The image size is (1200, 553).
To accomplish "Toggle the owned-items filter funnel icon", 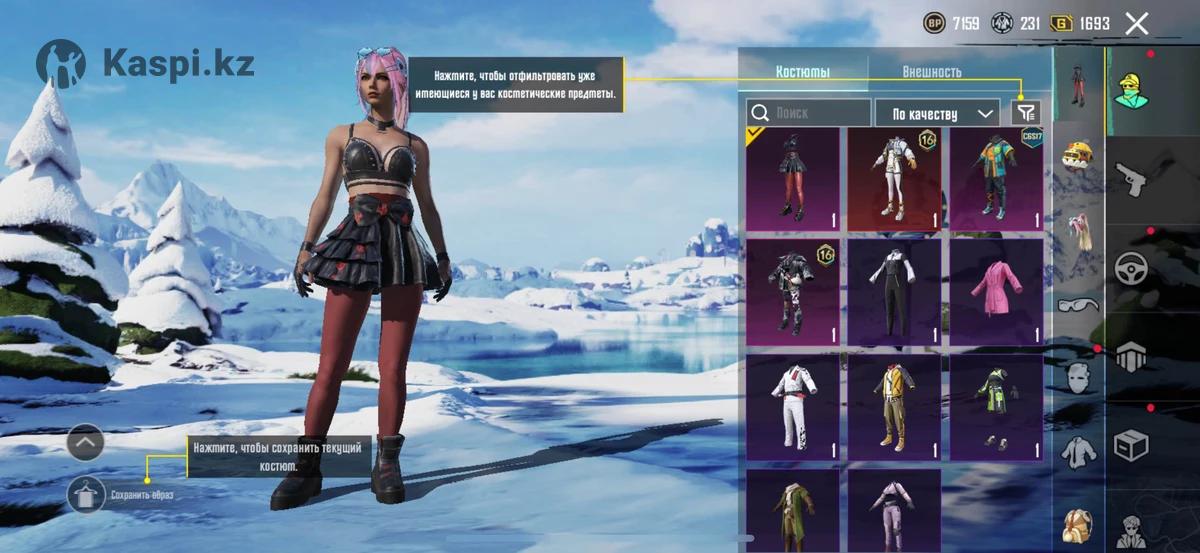I will [1026, 113].
